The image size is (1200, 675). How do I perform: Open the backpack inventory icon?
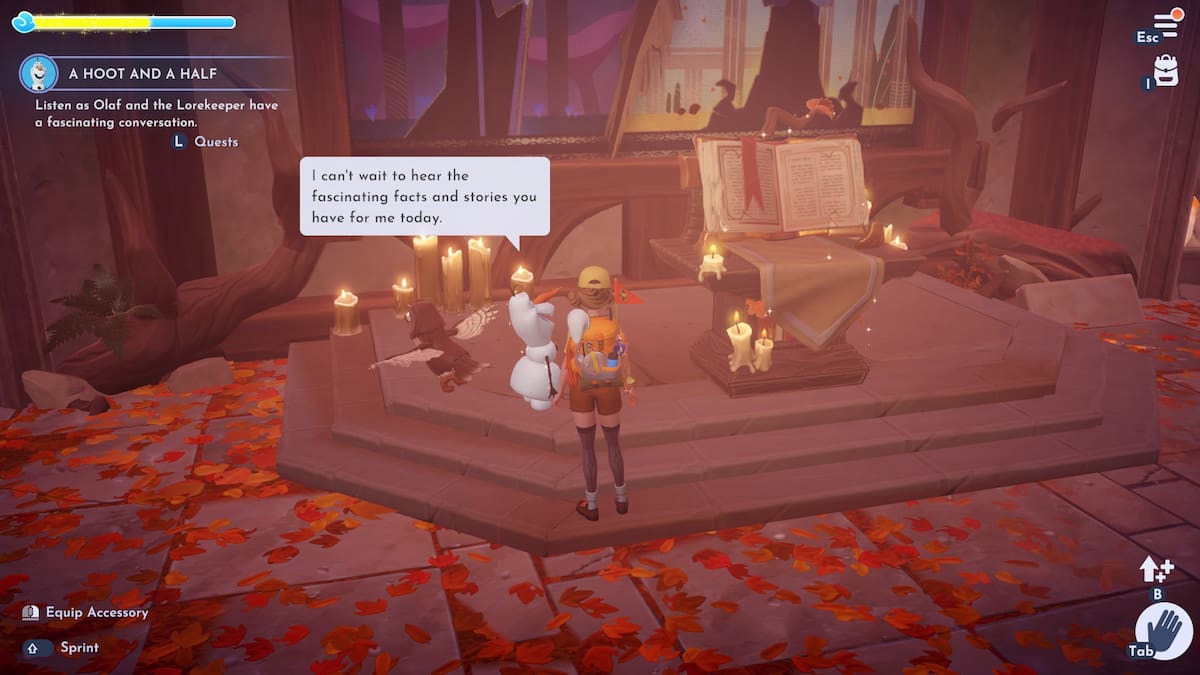coord(1166,70)
